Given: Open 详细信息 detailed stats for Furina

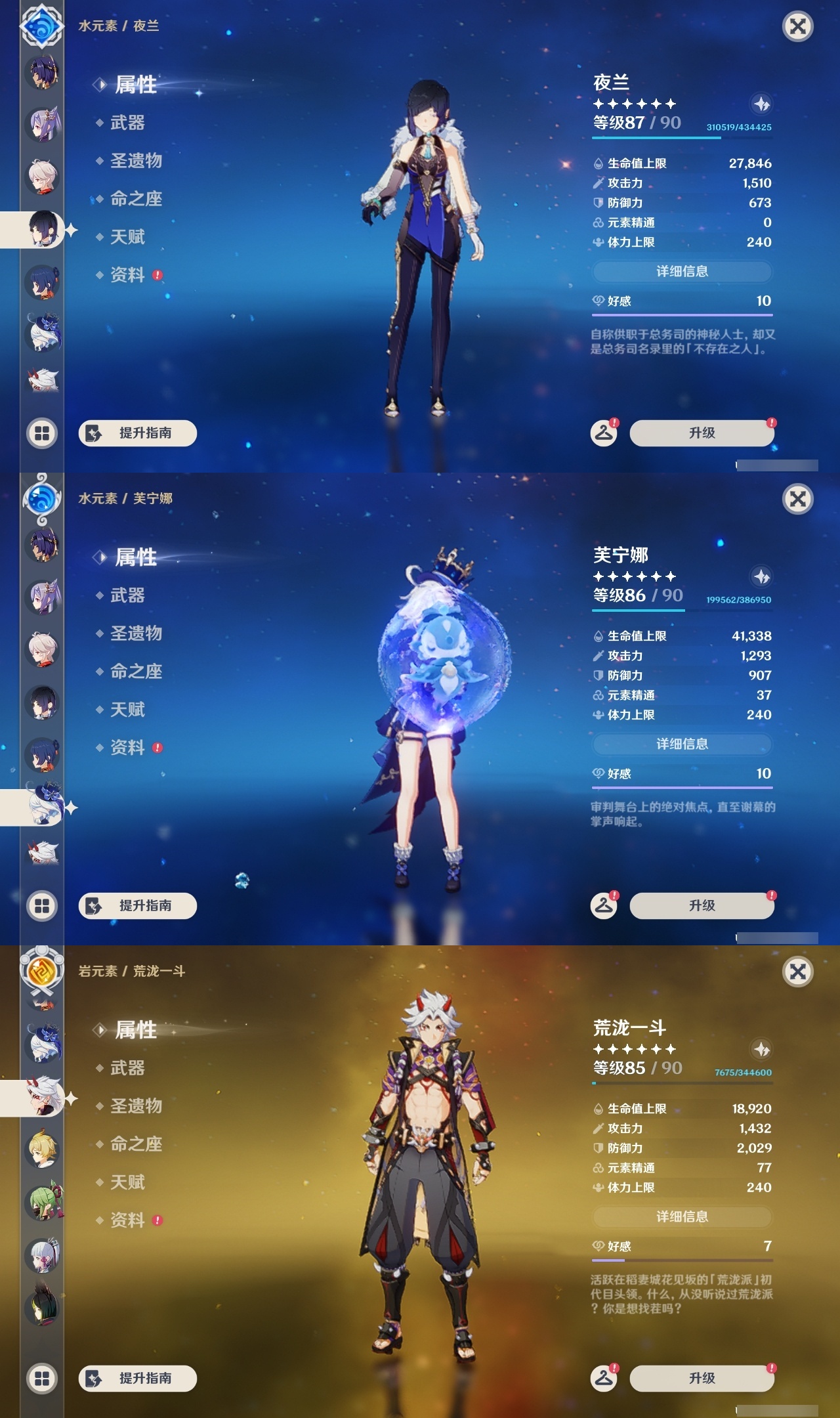Looking at the screenshot, I should (x=682, y=744).
